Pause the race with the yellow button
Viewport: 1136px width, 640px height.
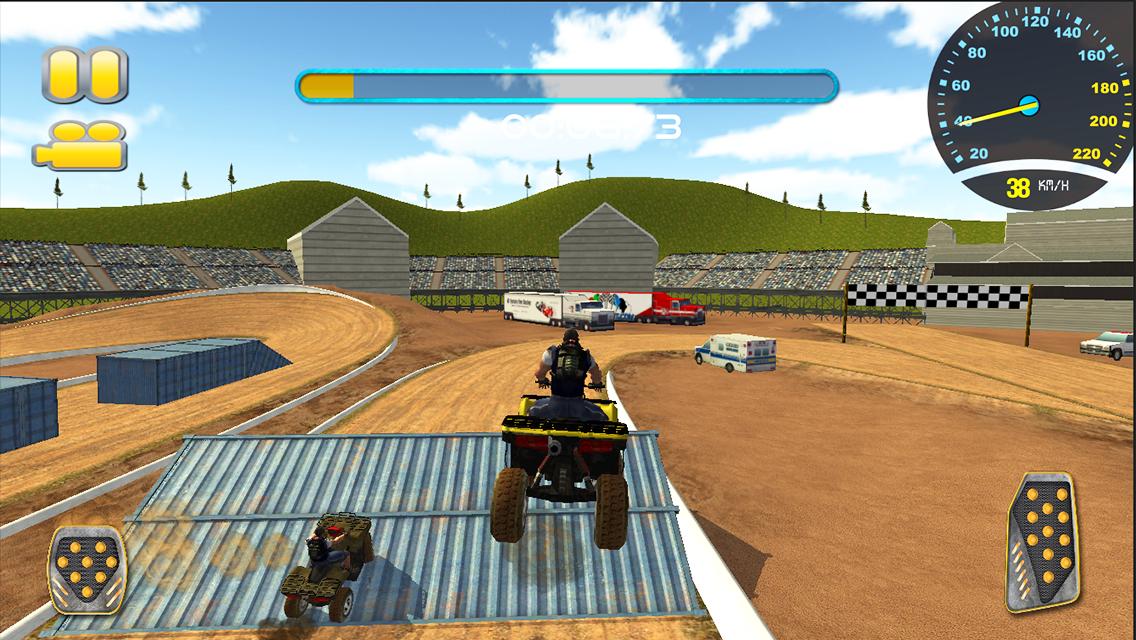tap(85, 74)
